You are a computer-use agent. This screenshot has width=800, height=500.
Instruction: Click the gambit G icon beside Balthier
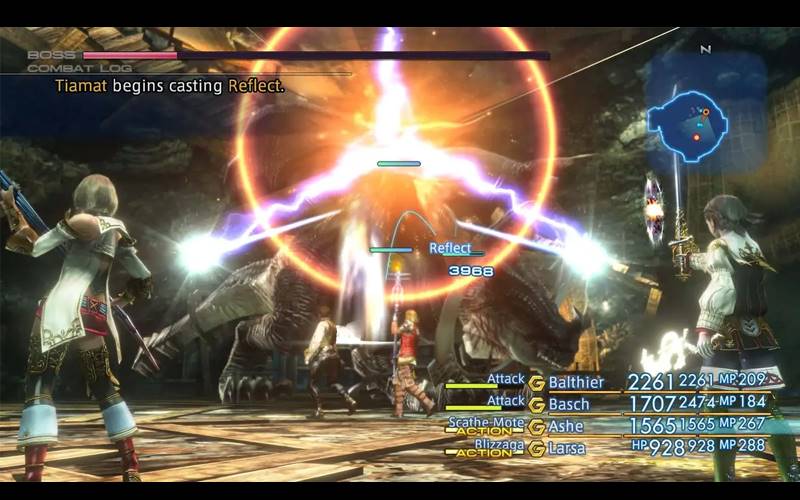[536, 383]
